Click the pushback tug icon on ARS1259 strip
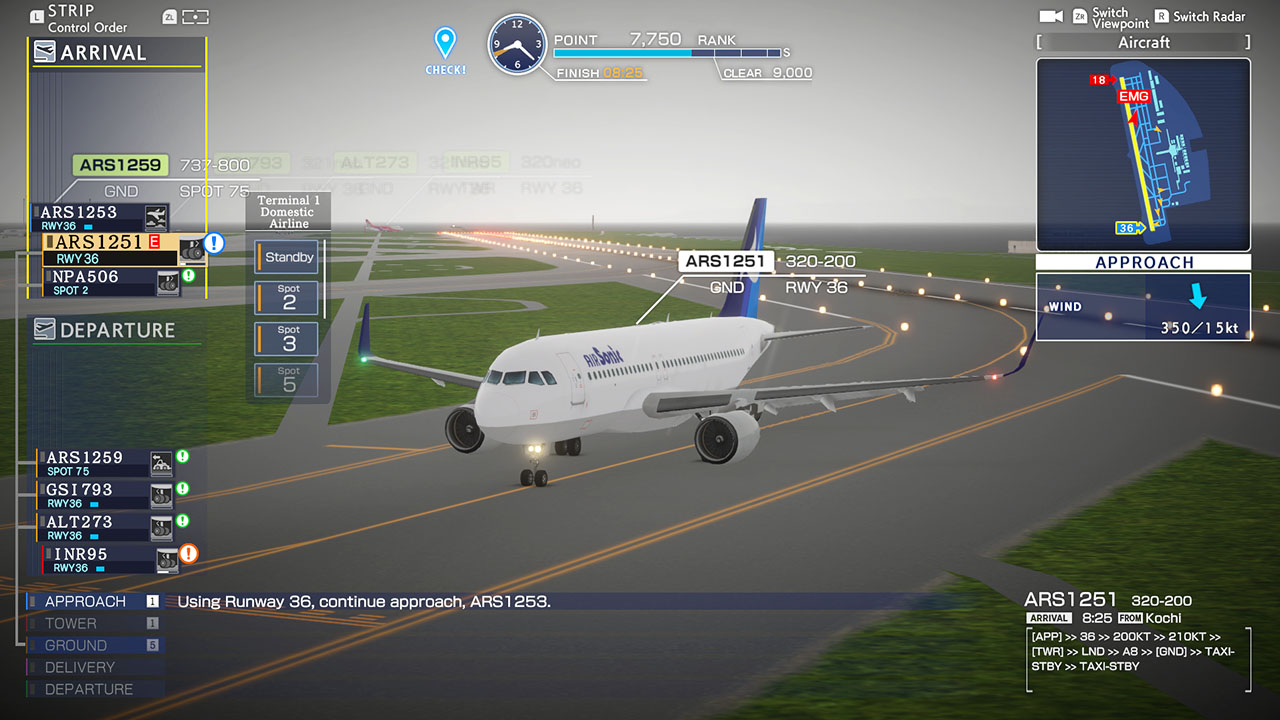The width and height of the screenshot is (1280, 720). 160,462
